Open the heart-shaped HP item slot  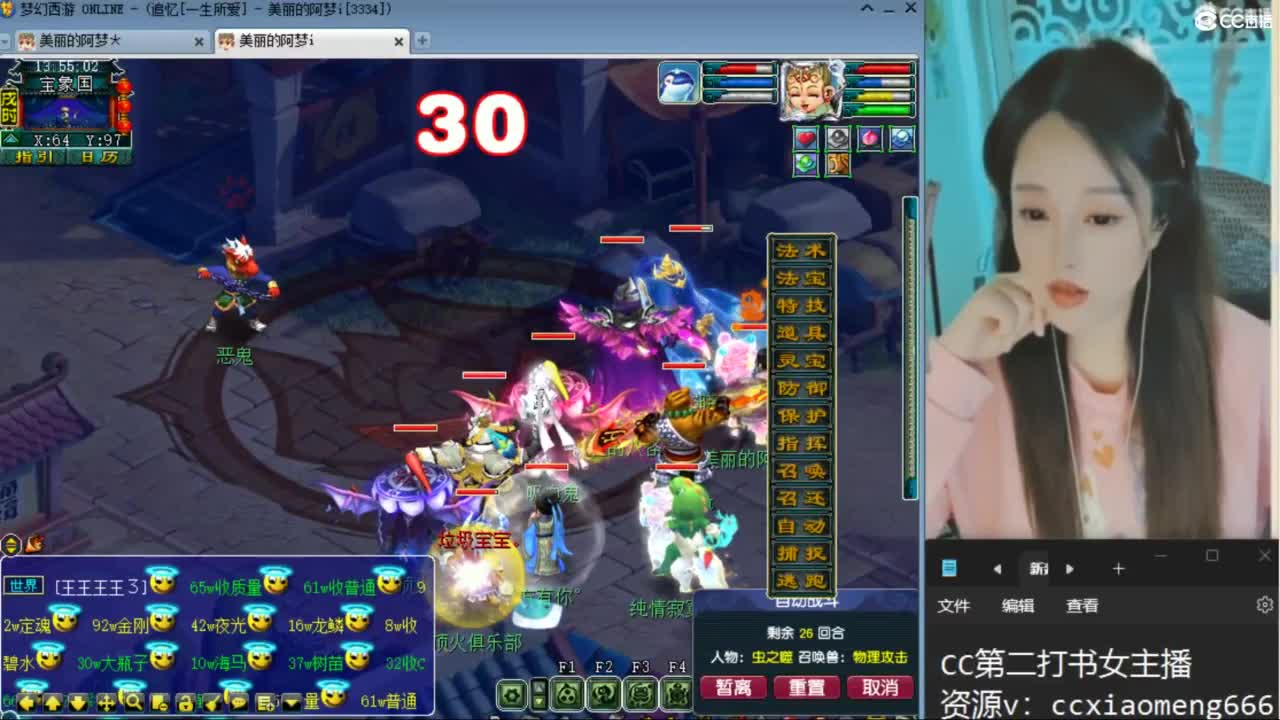point(805,137)
